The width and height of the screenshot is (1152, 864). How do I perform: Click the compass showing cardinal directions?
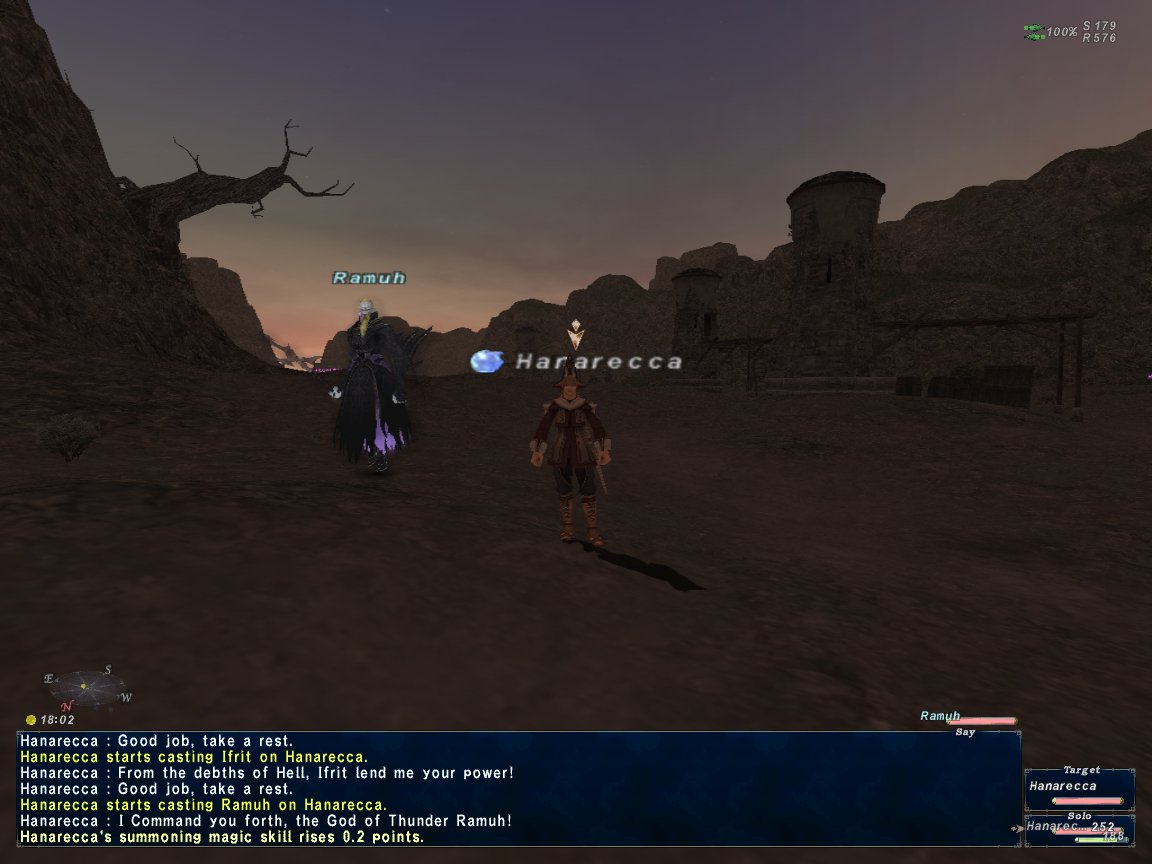[84, 688]
